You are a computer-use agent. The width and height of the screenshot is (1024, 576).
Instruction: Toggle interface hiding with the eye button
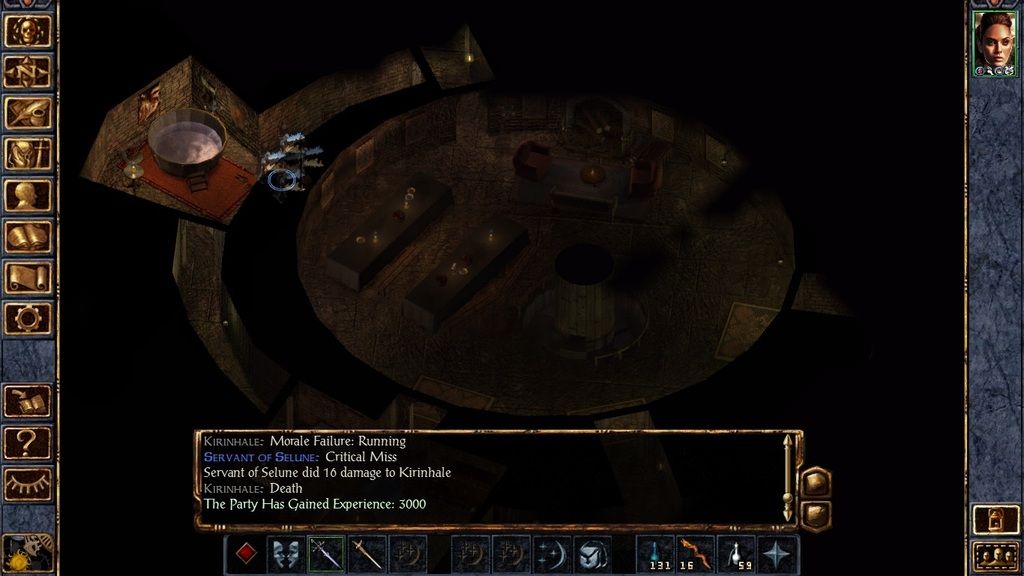click(28, 482)
